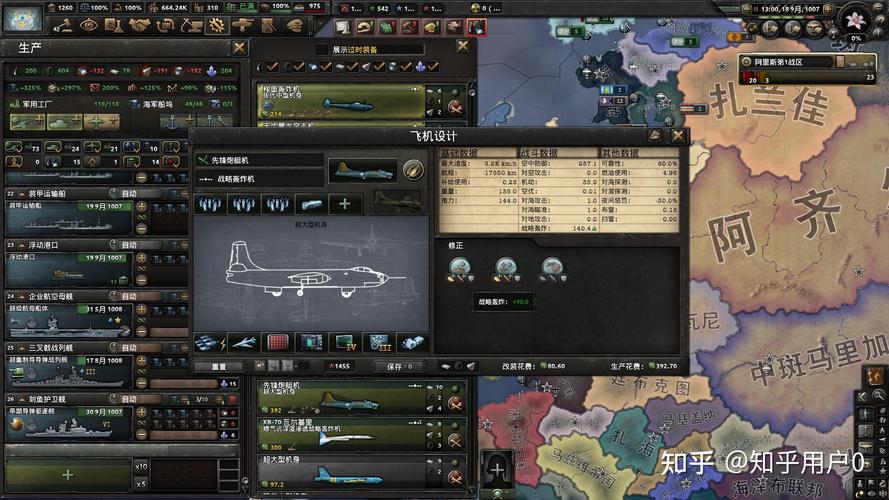This screenshot has height=500, width=889.
Task: Open the production gear tab in top bar
Action: pos(215,26)
